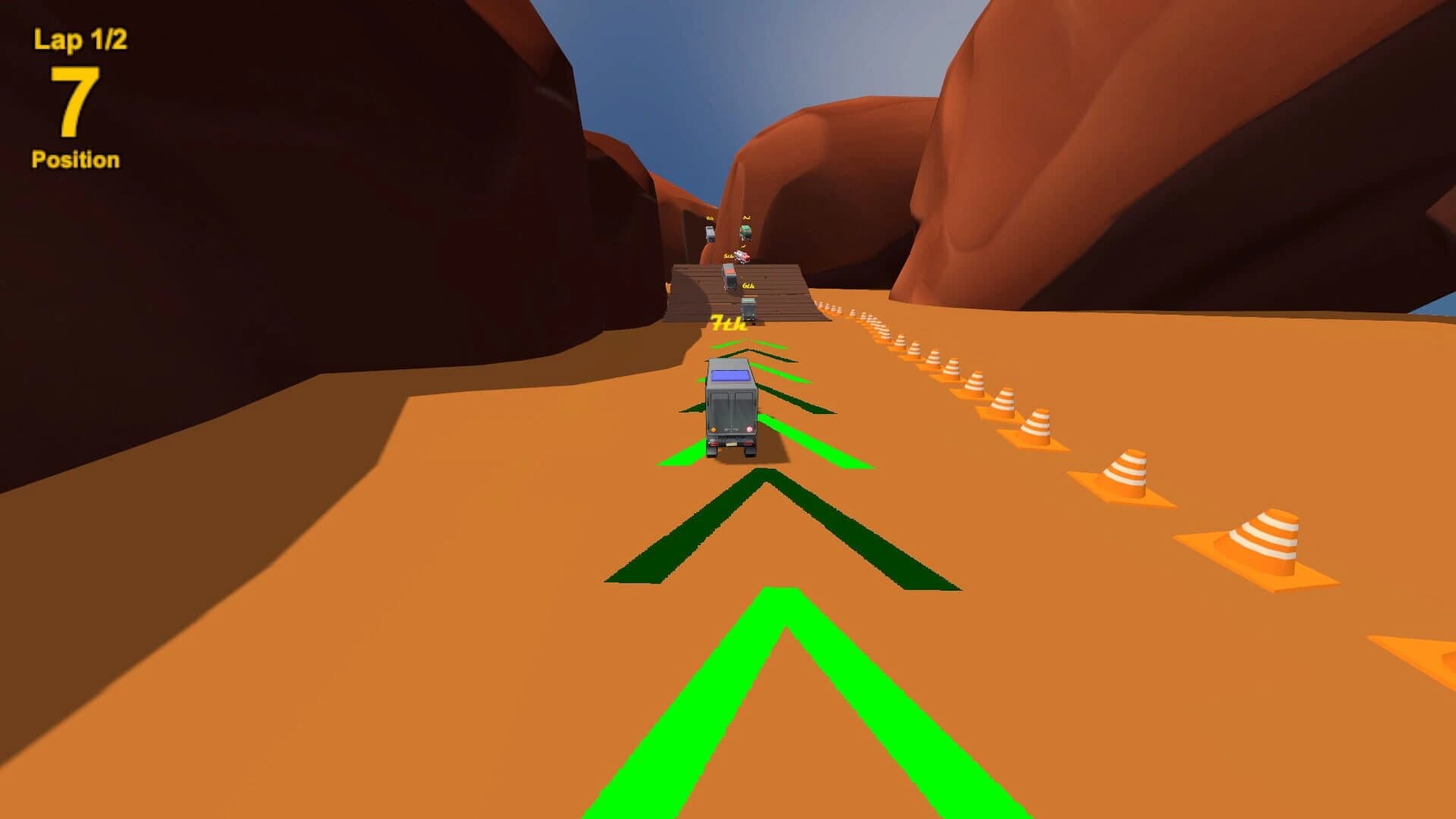
Task: Select the 3rd place marker text
Action: click(x=747, y=218)
